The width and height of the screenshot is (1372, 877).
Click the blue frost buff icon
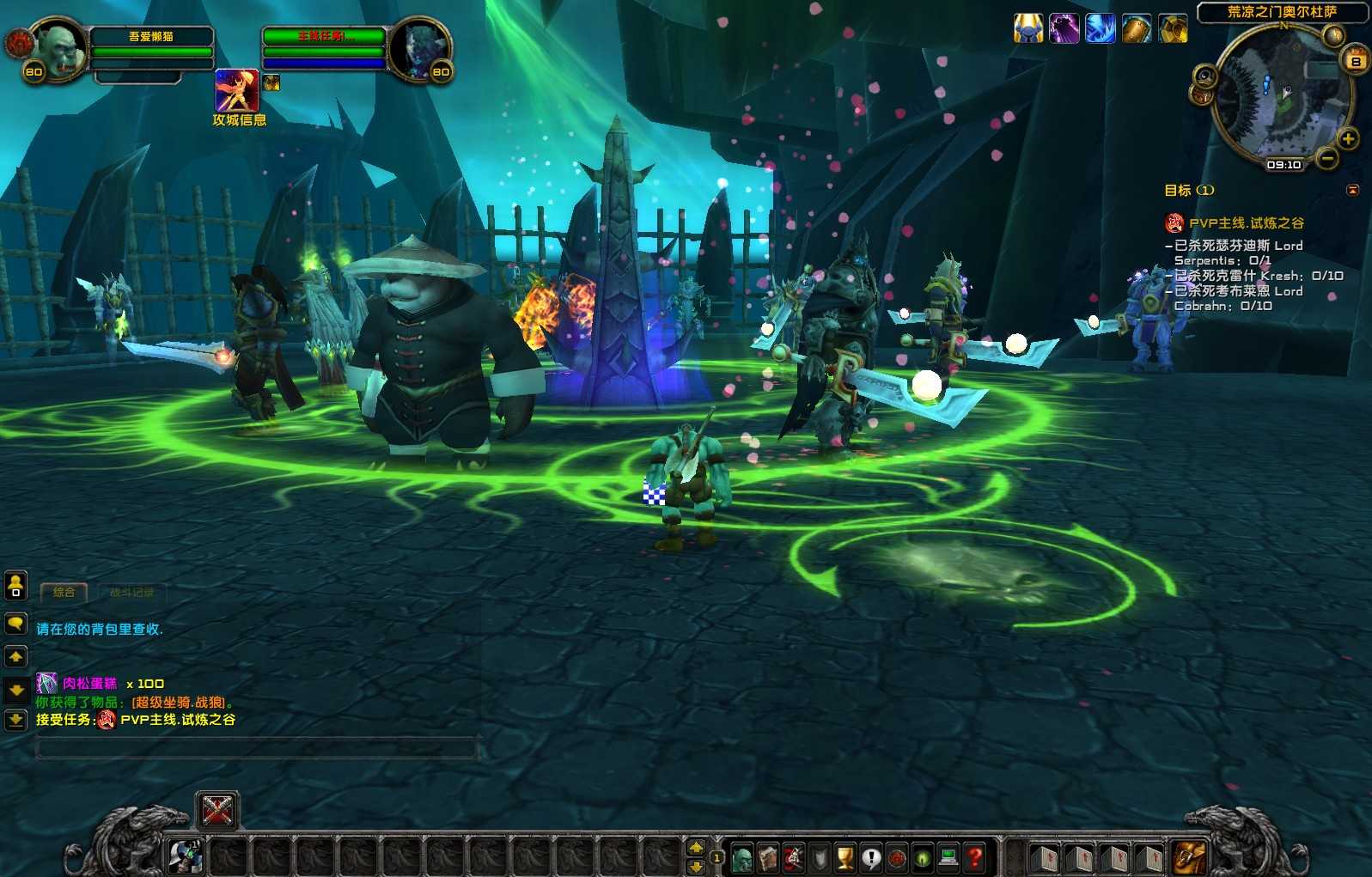1100,28
